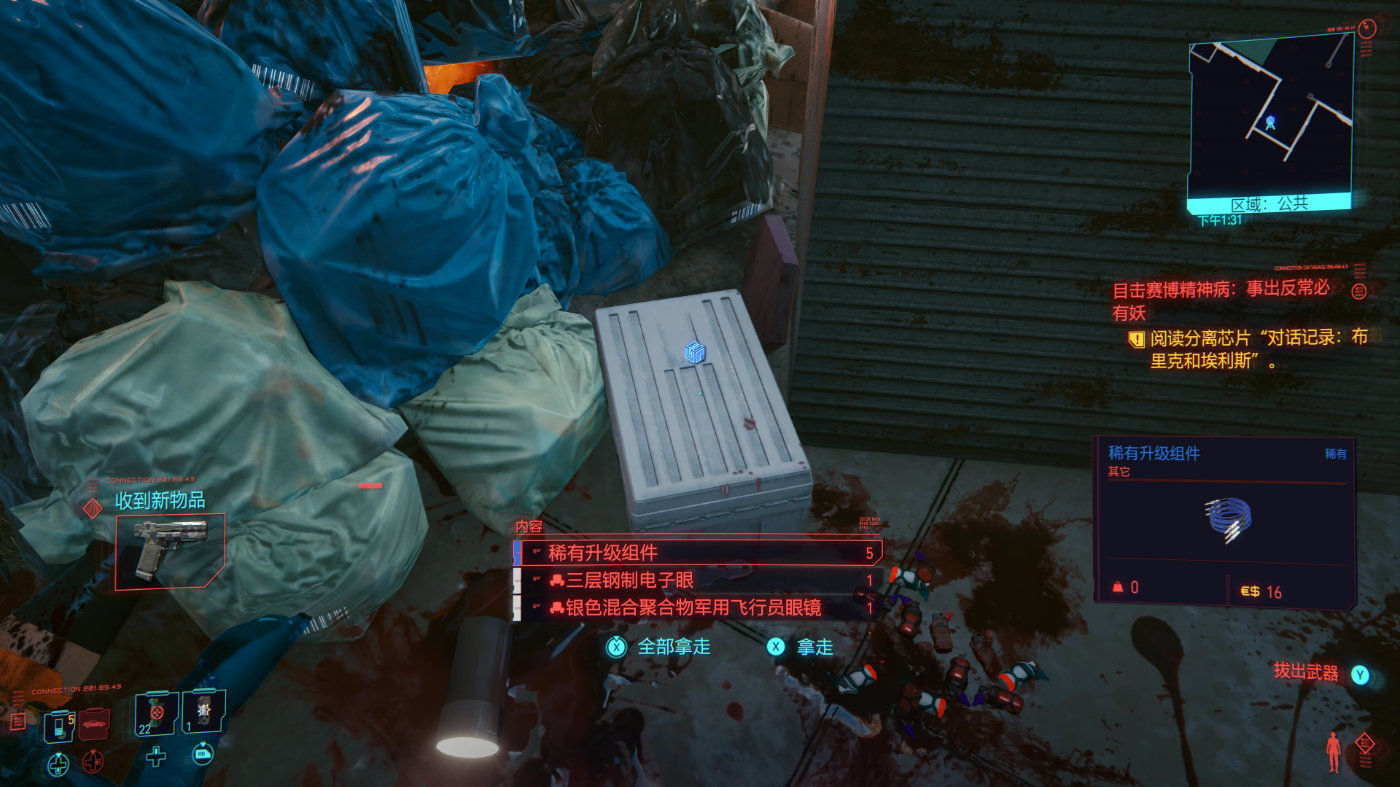Viewport: 1400px width, 787px height.
Task: Select 银色混合聚合物军用飞行员眼镜 in loot list
Action: click(697, 607)
